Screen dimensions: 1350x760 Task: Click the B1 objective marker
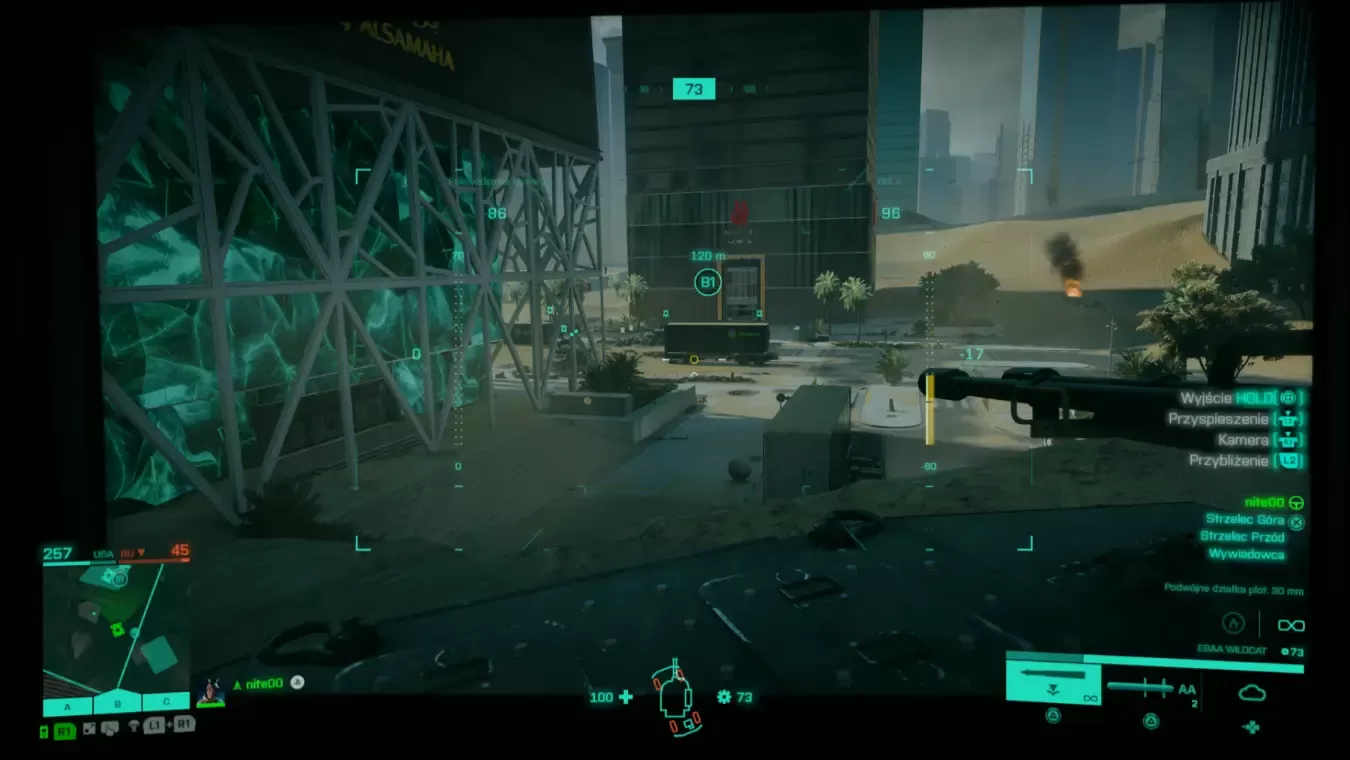coord(707,283)
